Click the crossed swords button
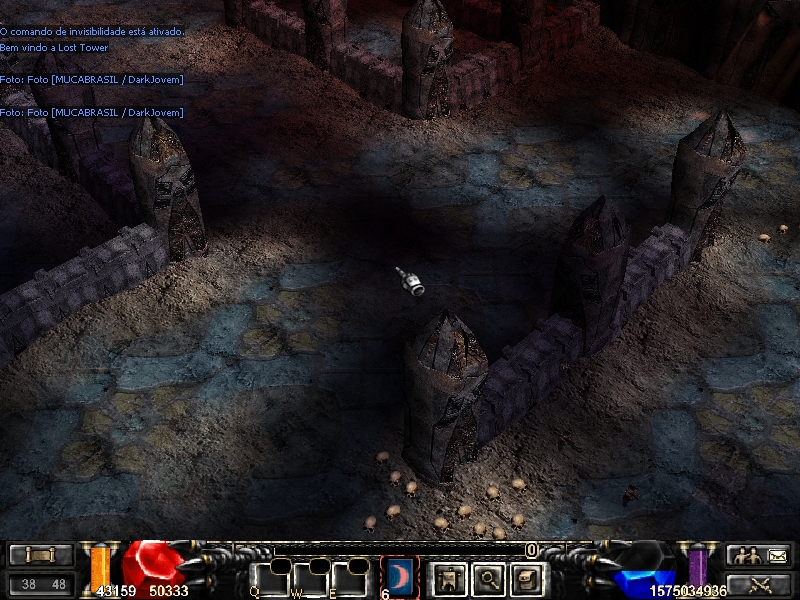Image resolution: width=800 pixels, height=600 pixels. tap(759, 584)
